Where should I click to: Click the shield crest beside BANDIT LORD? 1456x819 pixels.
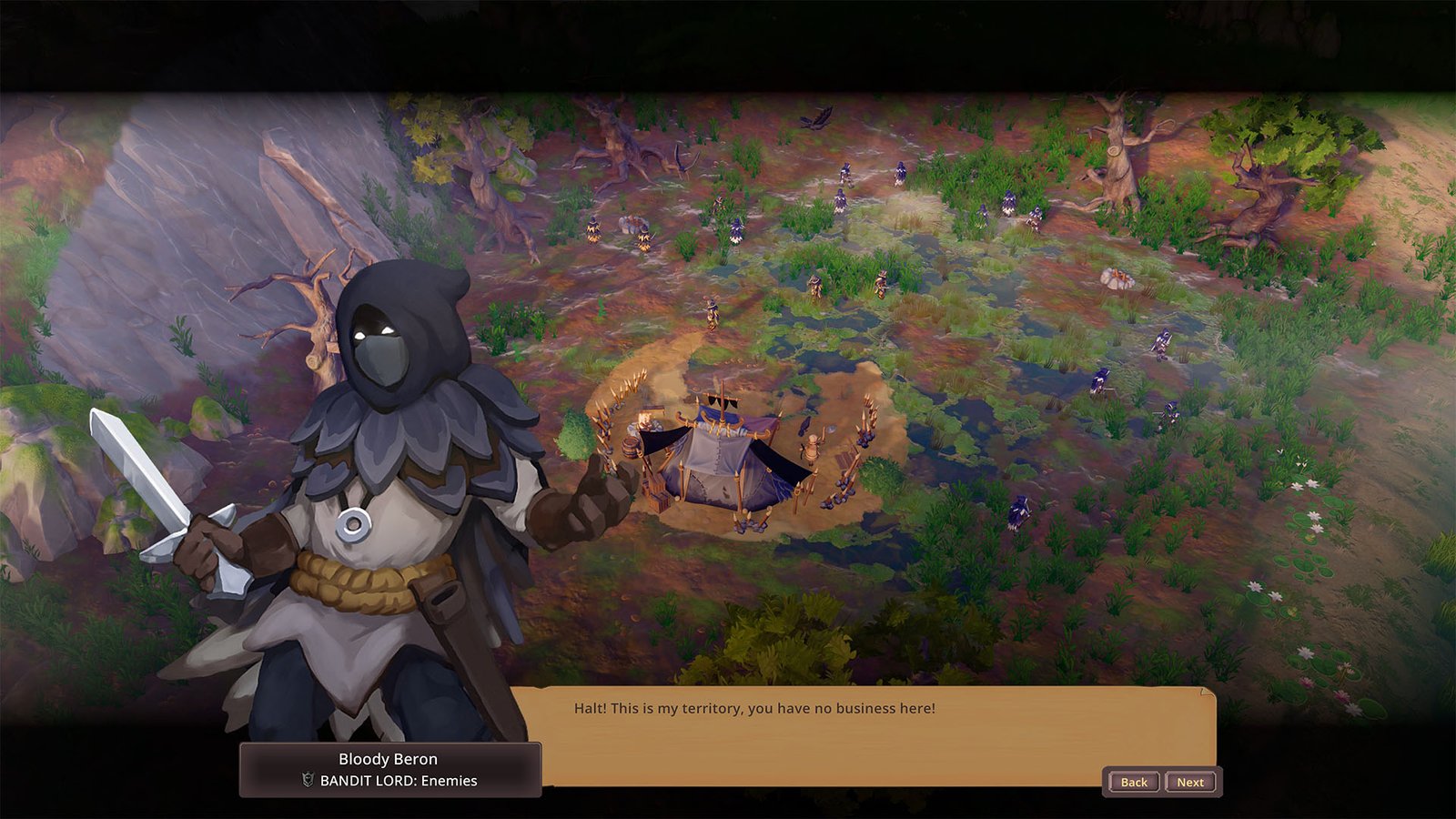308,778
